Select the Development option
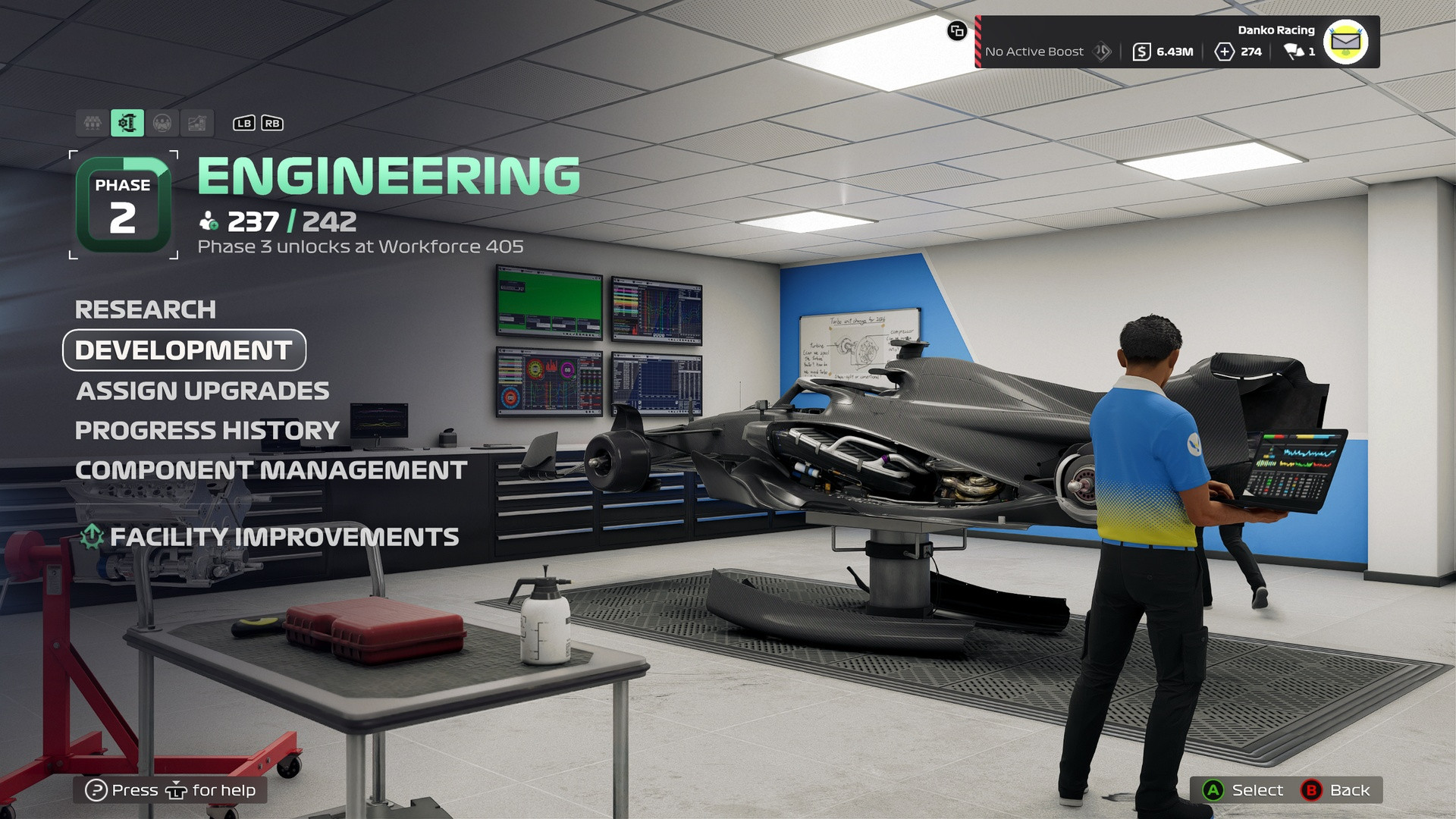Image resolution: width=1456 pixels, height=819 pixels. click(x=184, y=350)
